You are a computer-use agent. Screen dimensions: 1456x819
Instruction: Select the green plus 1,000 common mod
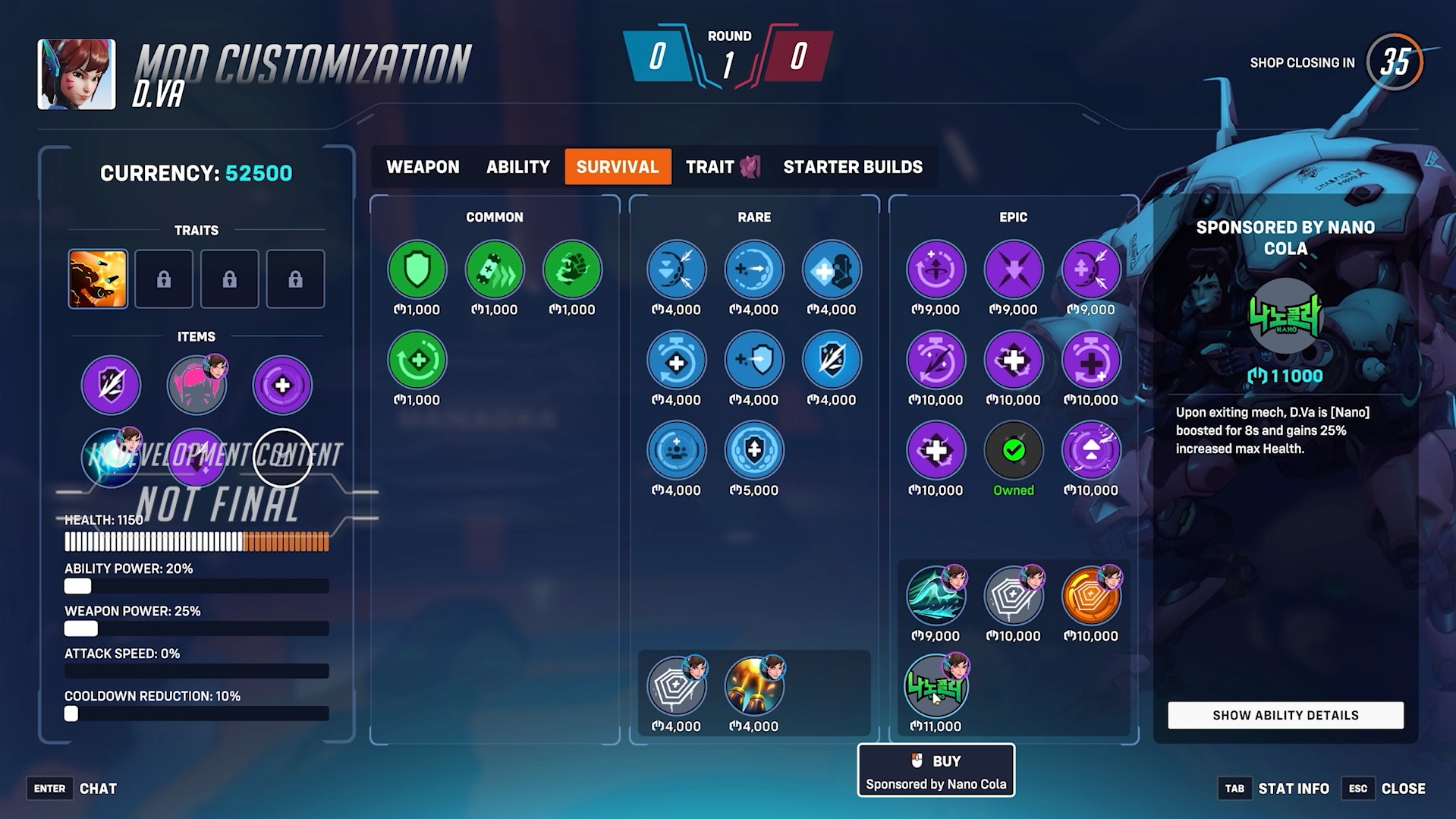pos(417,360)
